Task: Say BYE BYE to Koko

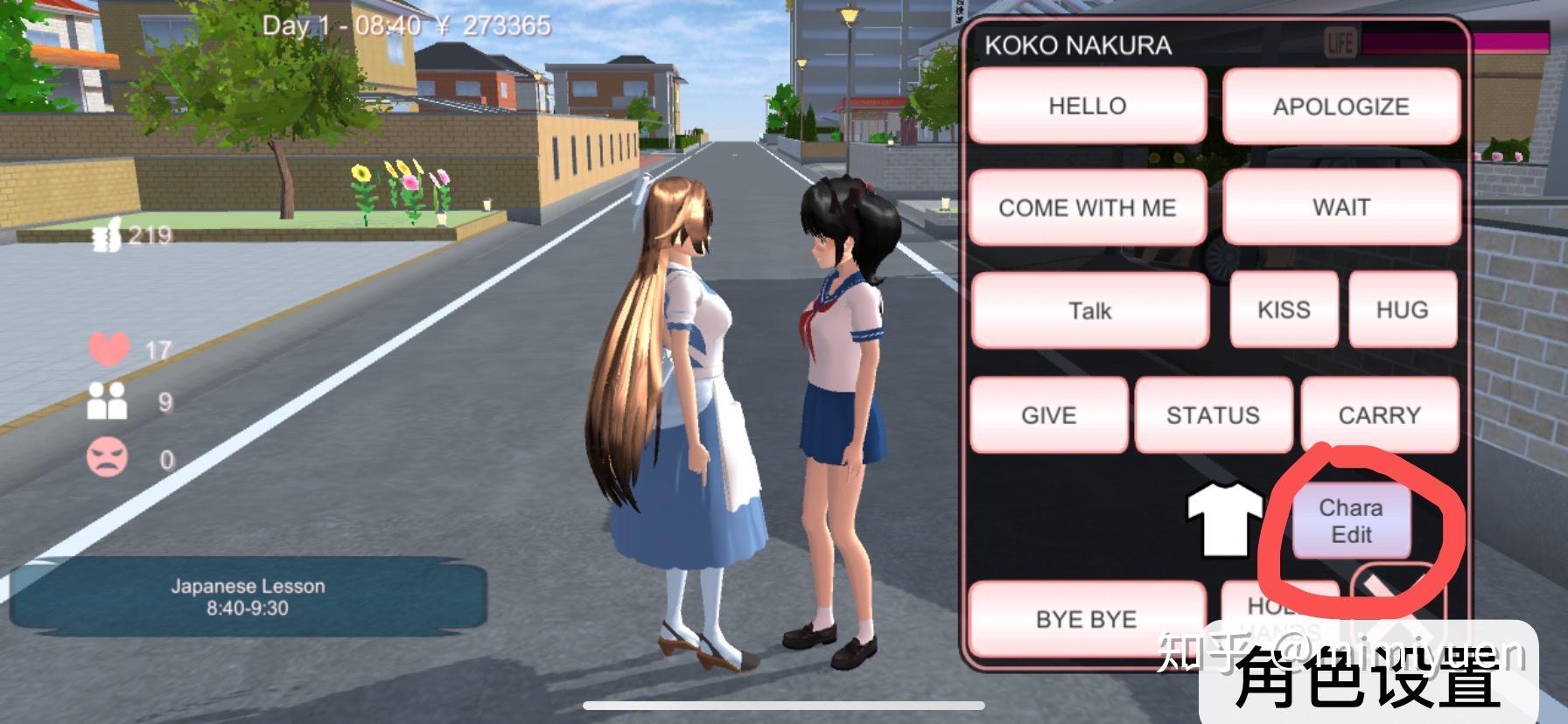Action: 1086,618
